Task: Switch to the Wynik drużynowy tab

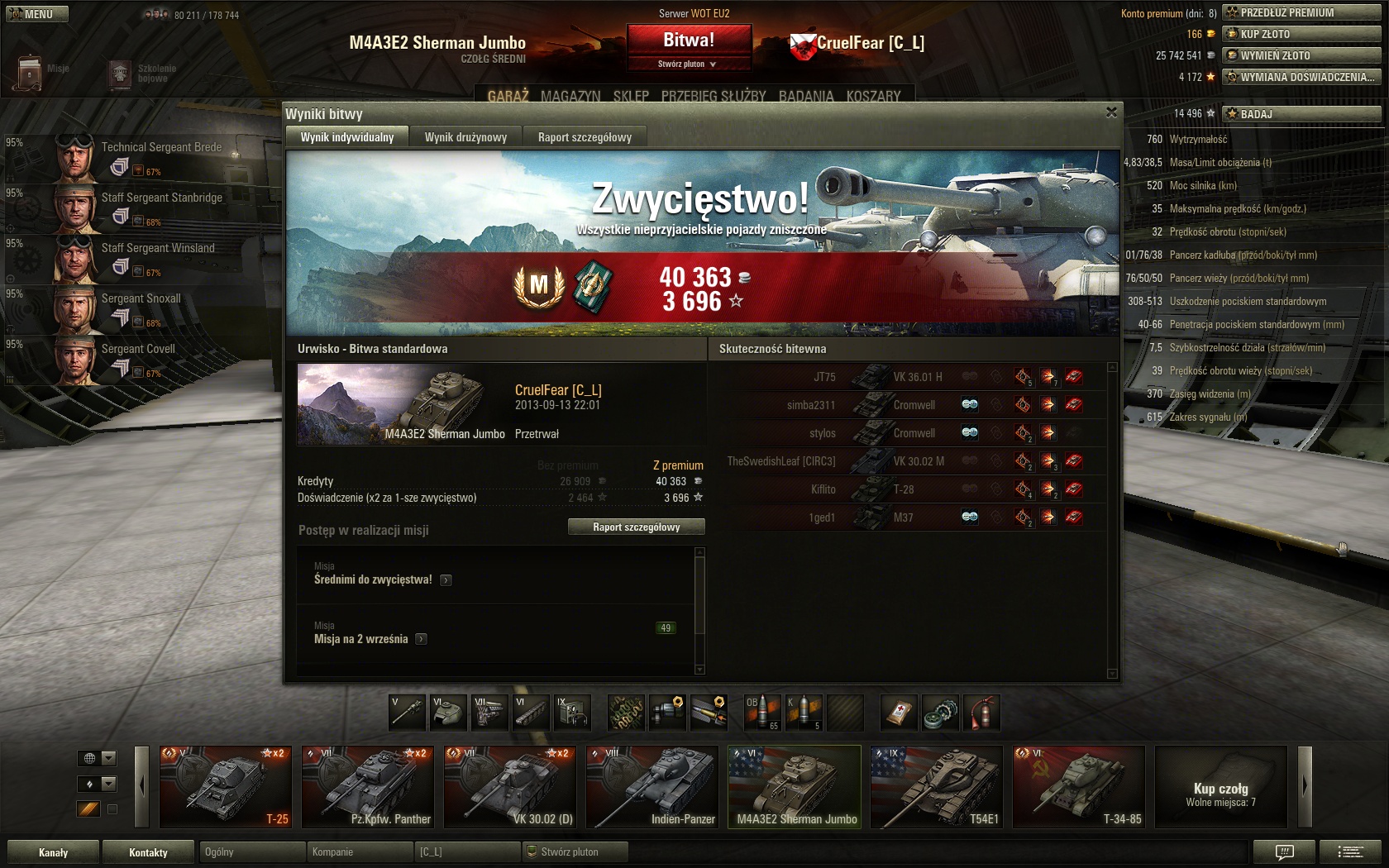Action: click(465, 137)
